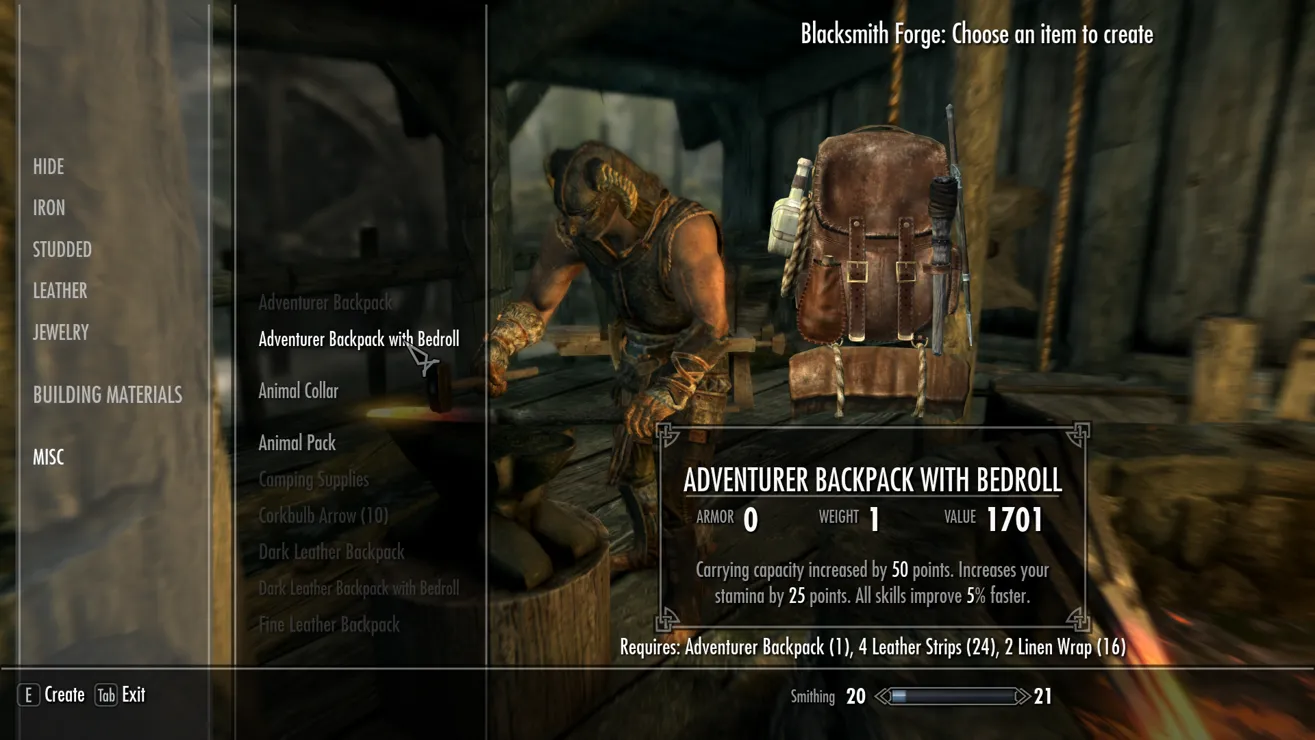Choose Dark Leather Backpack with Bedroll
This screenshot has height=740, width=1315.
coord(358,588)
